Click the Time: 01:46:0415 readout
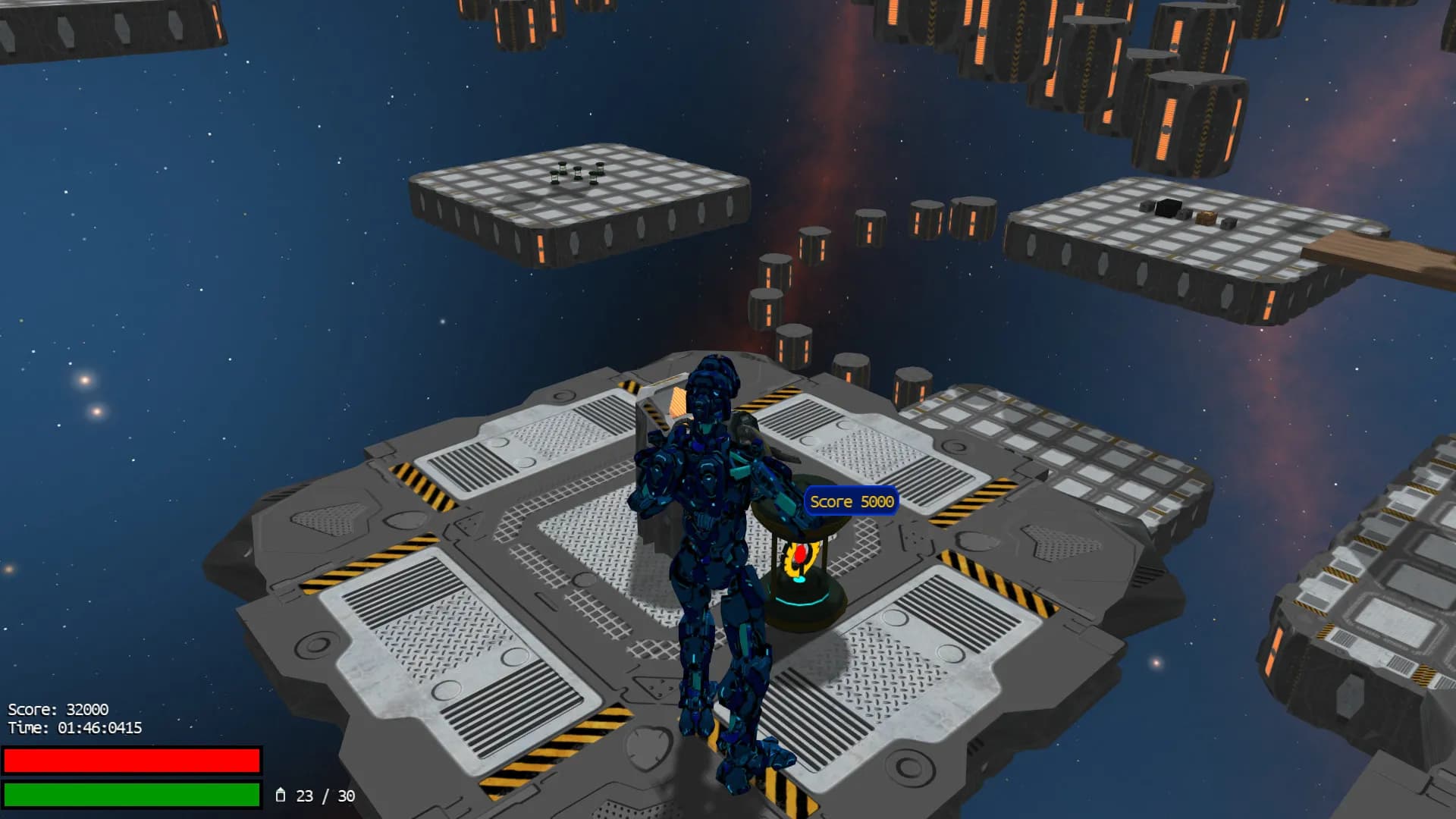This screenshot has width=1456, height=819. pyautogui.click(x=75, y=726)
